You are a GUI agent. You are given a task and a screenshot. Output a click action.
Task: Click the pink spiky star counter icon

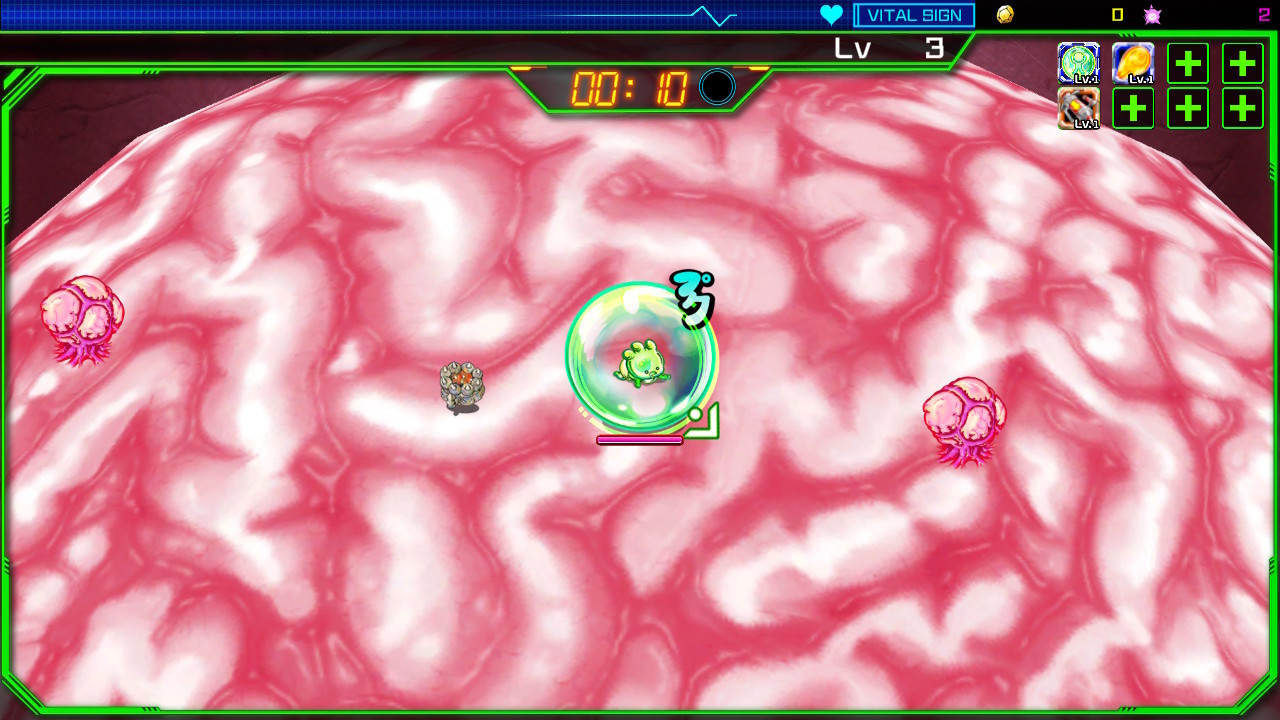[x=1152, y=14]
